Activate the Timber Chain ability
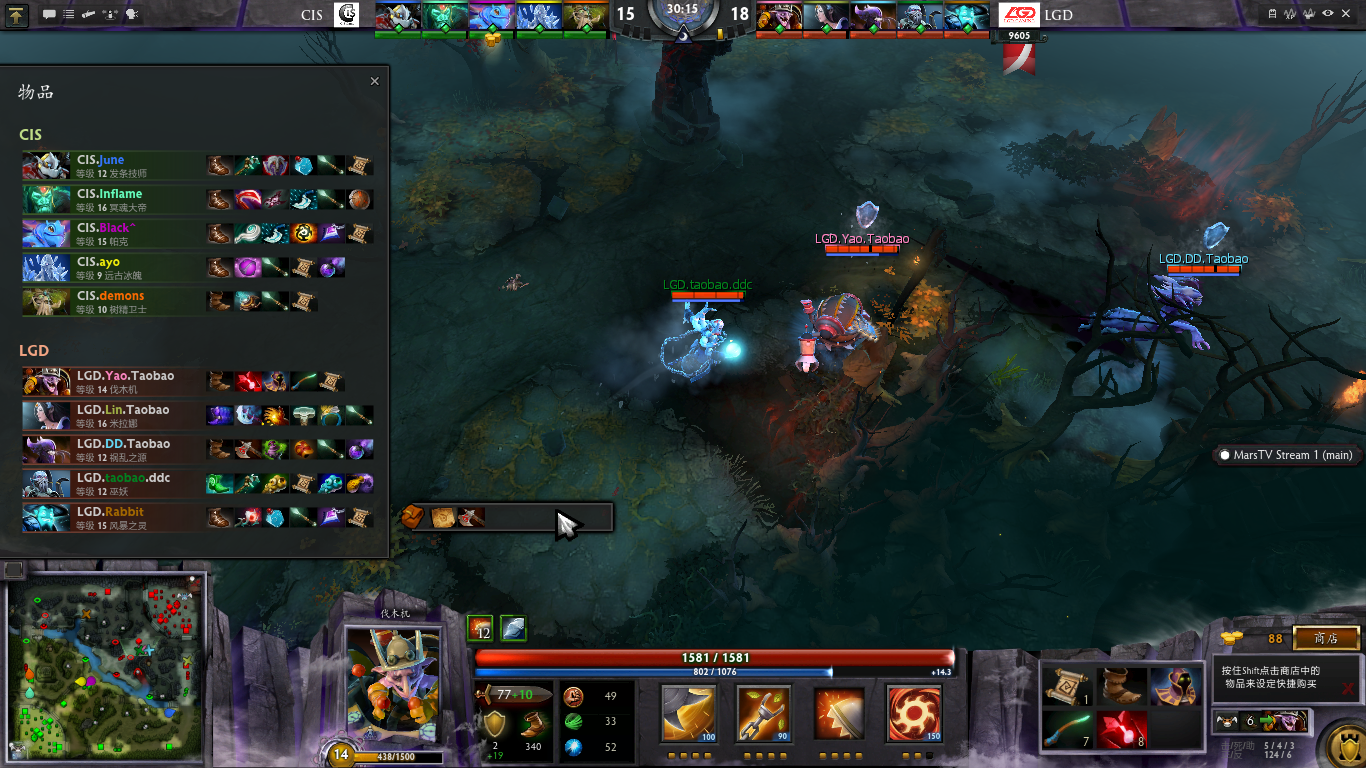Screen dimensions: 1366x768 coord(764,713)
